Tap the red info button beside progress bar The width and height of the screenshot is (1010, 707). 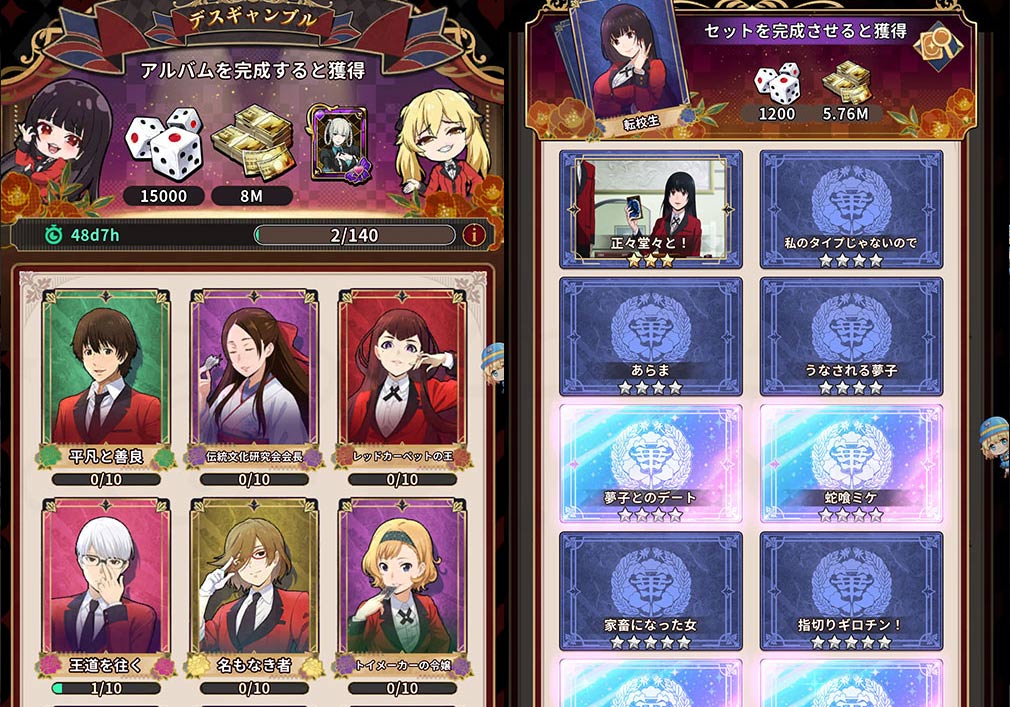[475, 235]
